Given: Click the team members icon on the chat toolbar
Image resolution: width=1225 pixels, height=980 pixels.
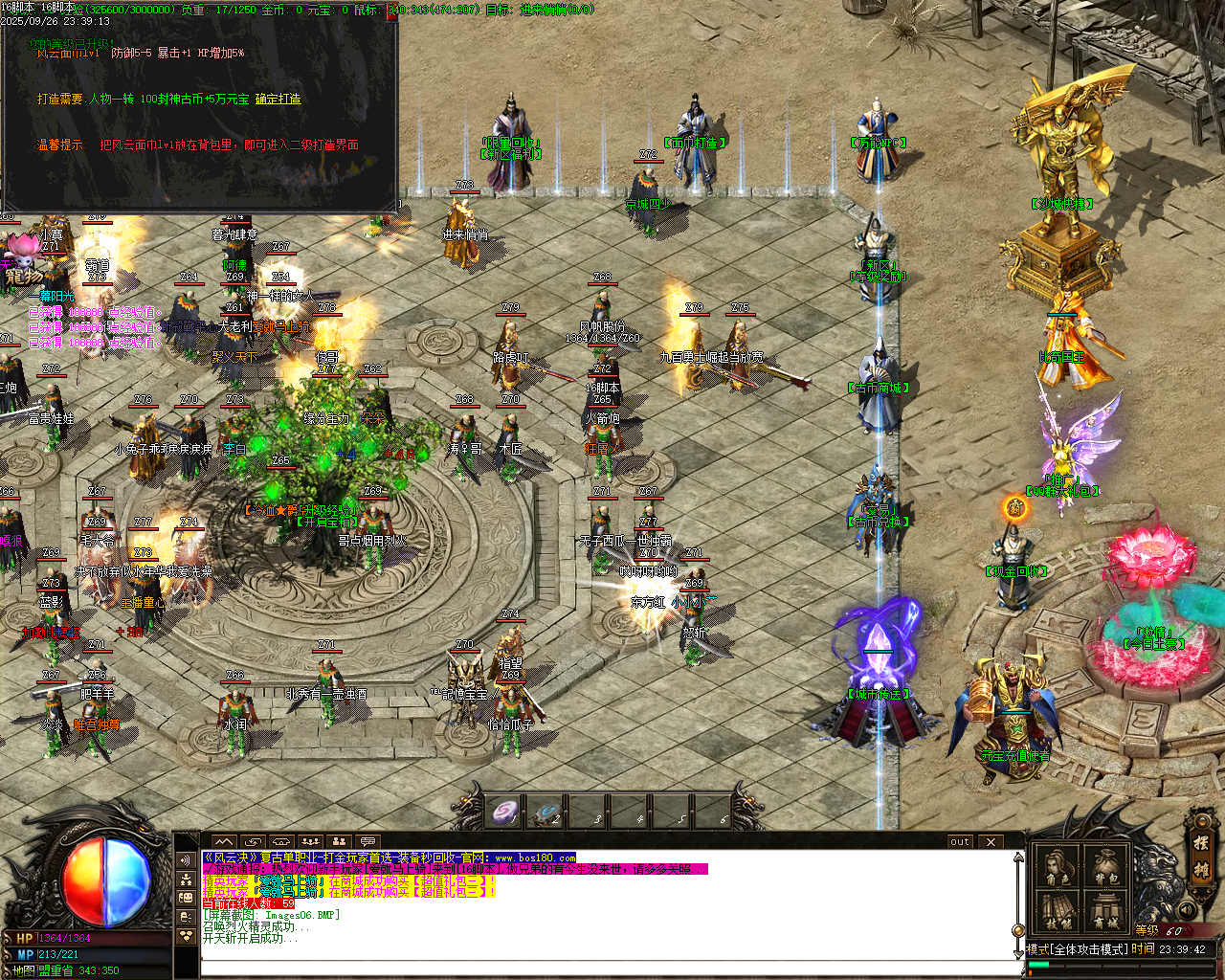Looking at the screenshot, I should [x=340, y=841].
